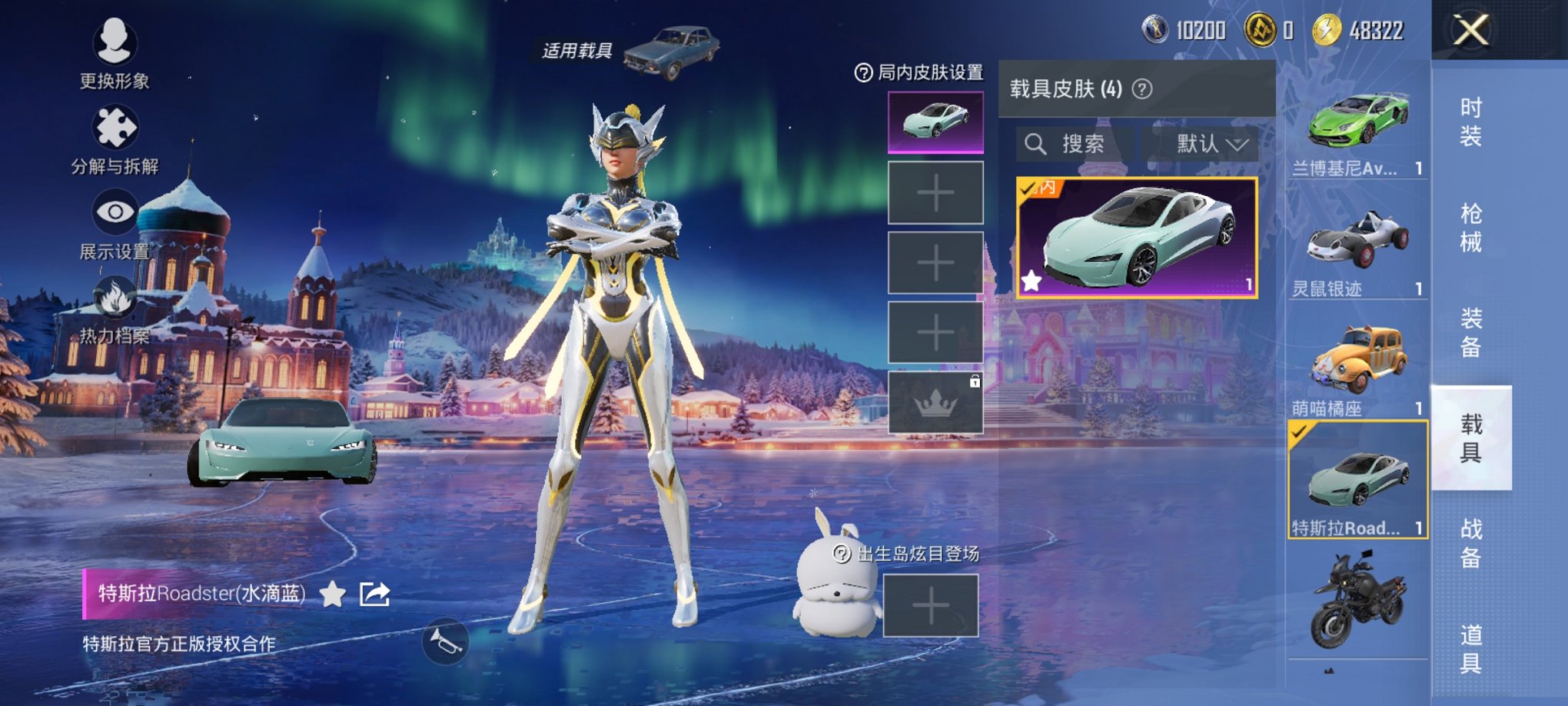This screenshot has width=1568, height=706.
Task: Switch to the 装备 equipment tab
Action: (1470, 333)
